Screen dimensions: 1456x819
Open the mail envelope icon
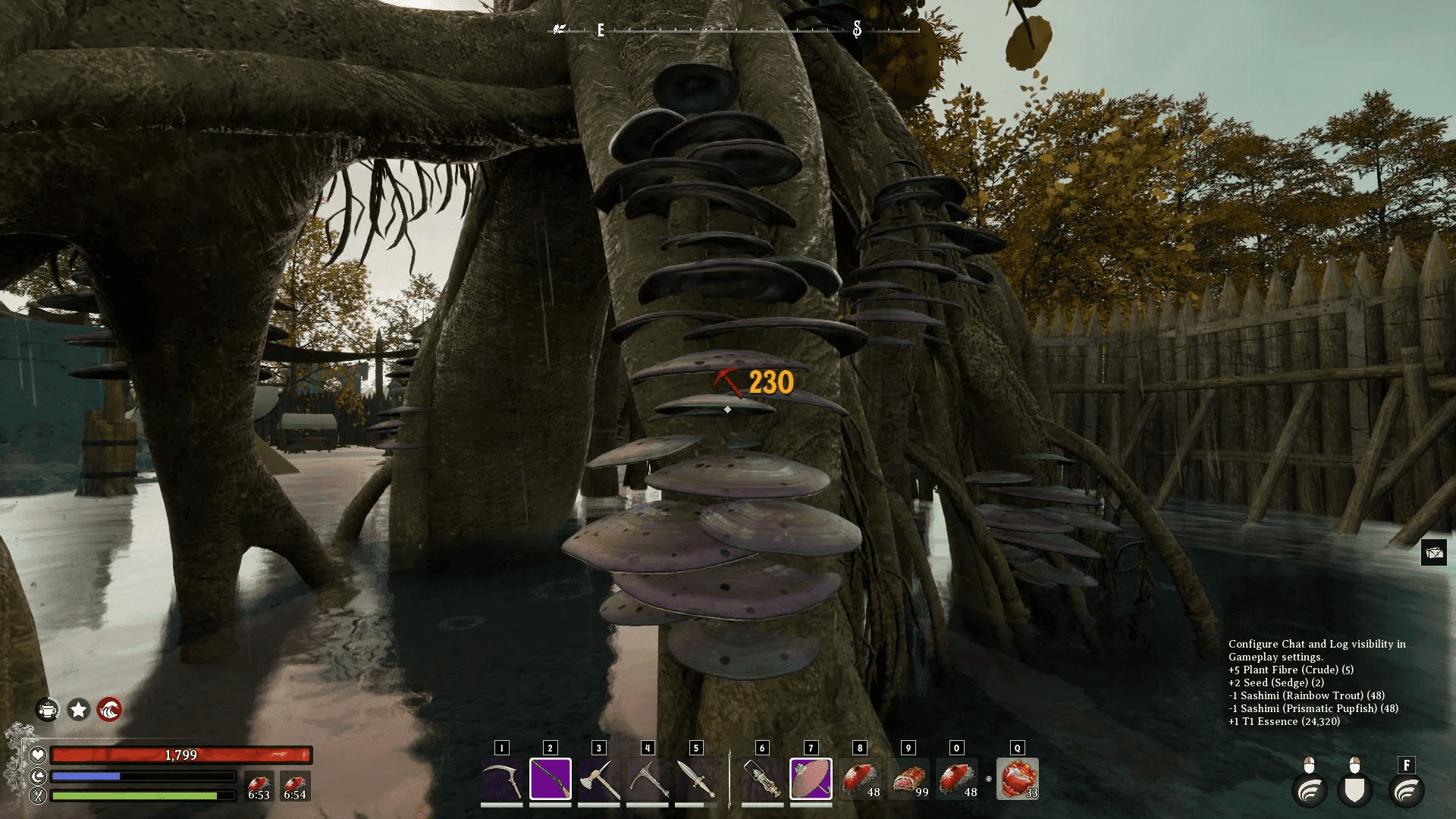1434,553
